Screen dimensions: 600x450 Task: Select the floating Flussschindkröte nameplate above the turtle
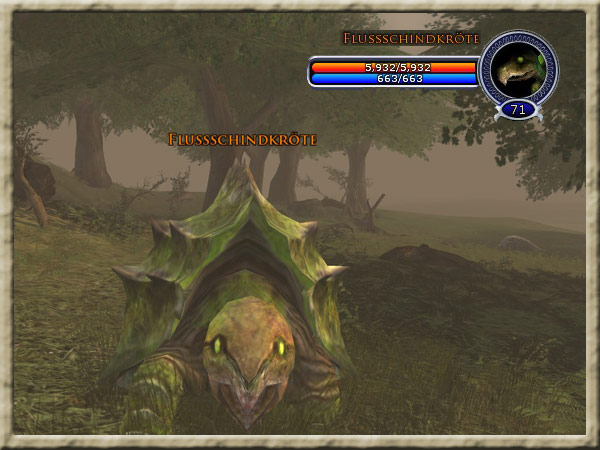point(242,140)
